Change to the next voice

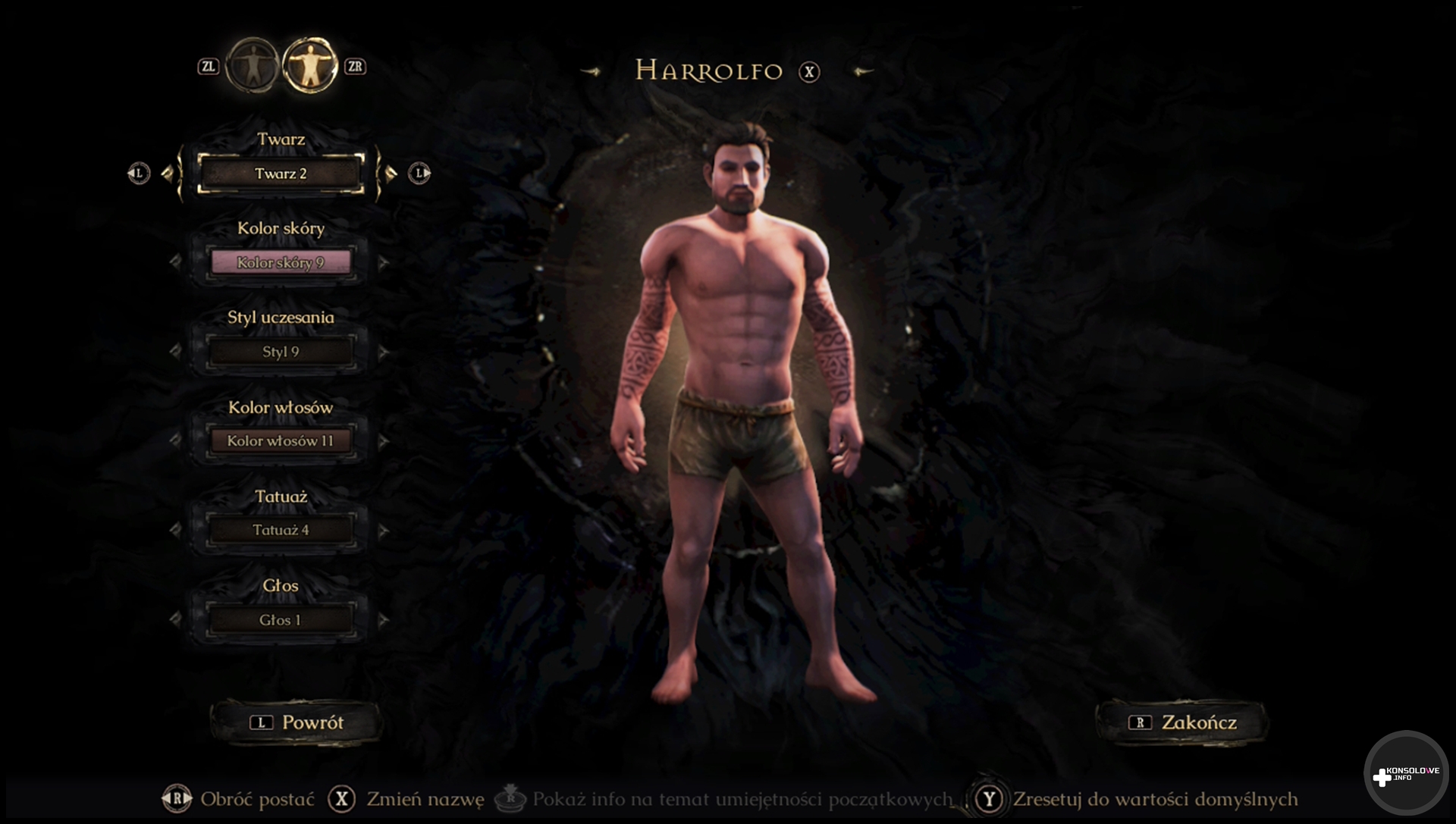(x=384, y=620)
